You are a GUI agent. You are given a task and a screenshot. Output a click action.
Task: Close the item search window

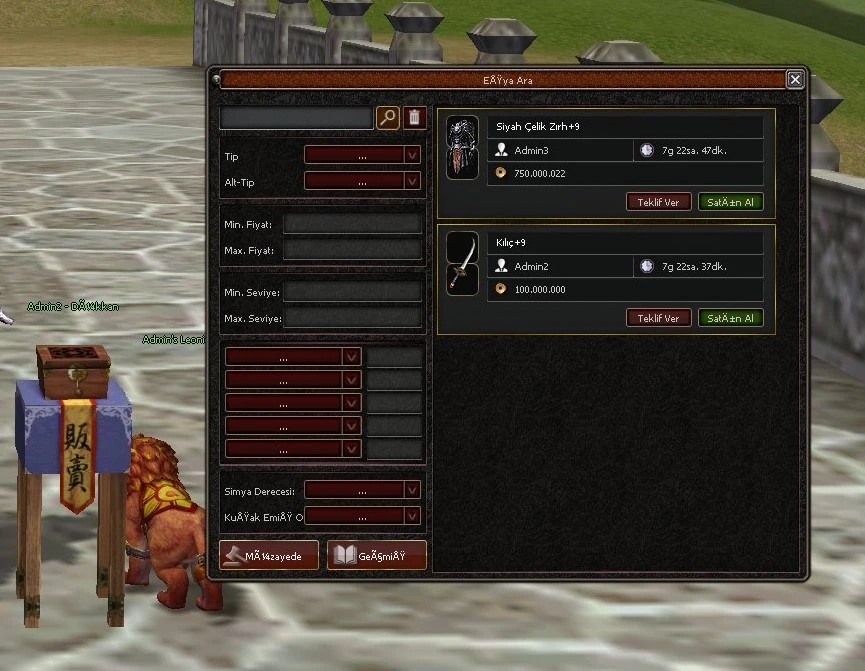click(795, 80)
